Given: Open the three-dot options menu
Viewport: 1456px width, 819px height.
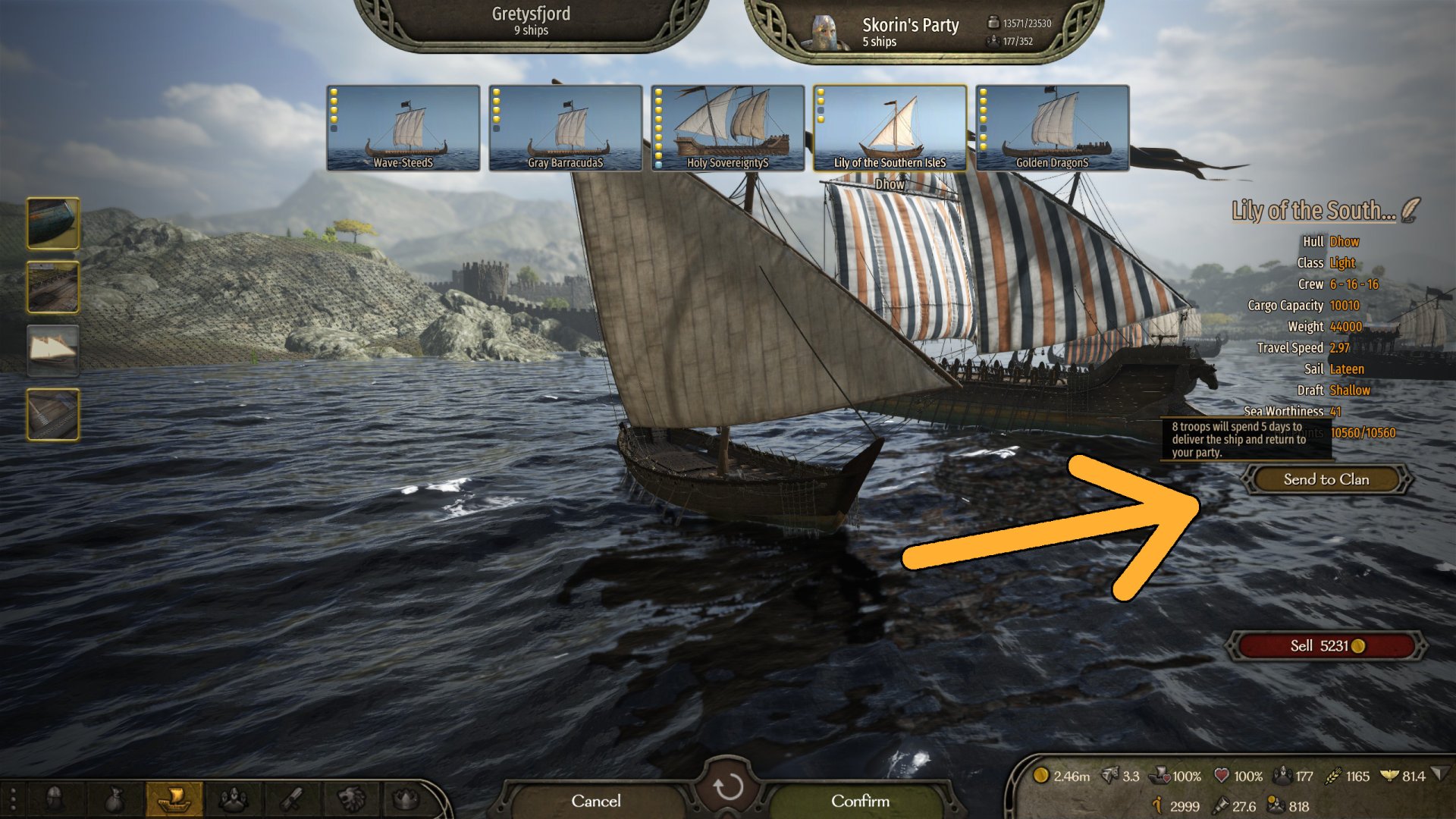Looking at the screenshot, I should click(x=13, y=799).
